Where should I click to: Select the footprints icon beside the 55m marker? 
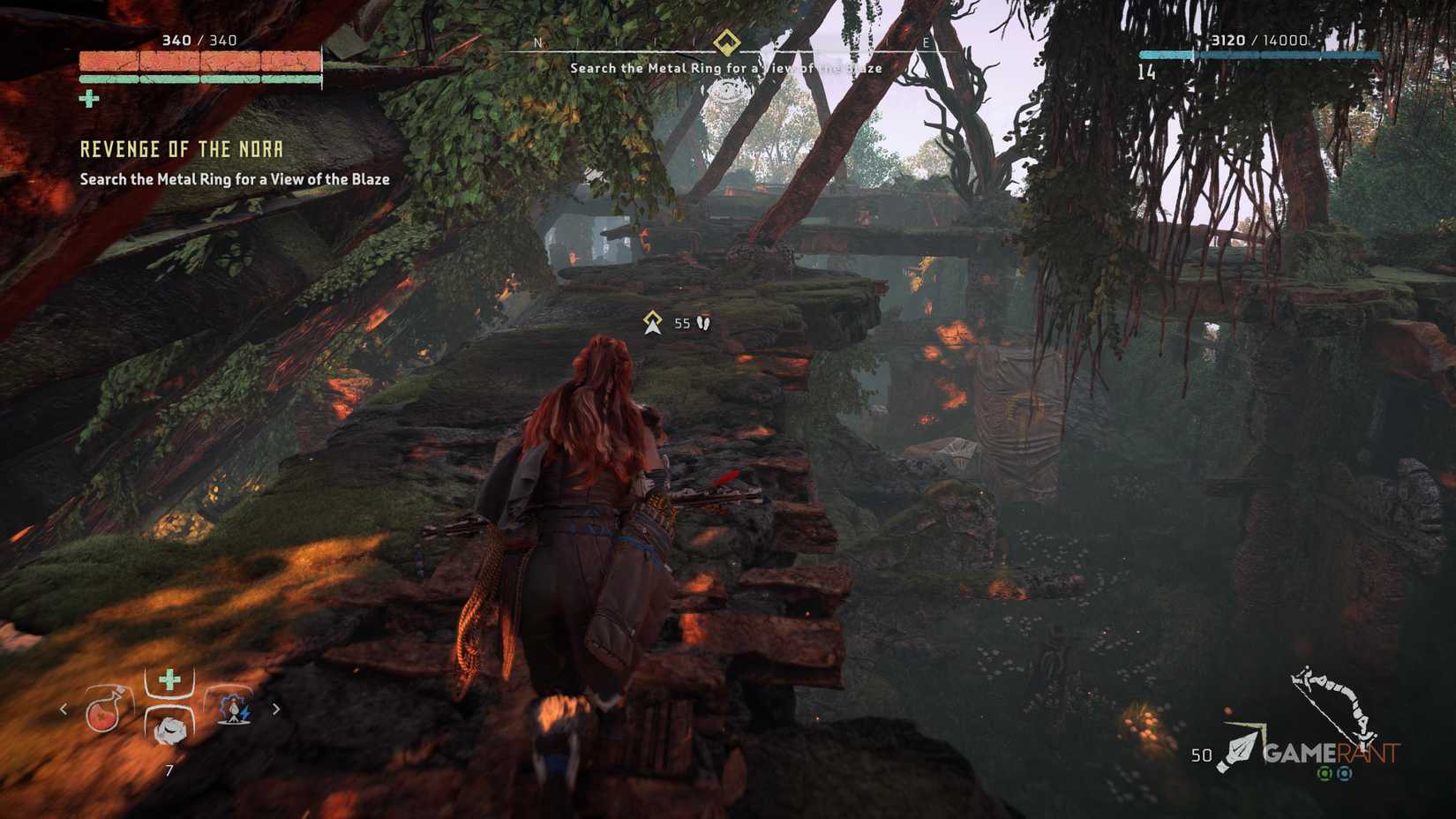[x=702, y=324]
